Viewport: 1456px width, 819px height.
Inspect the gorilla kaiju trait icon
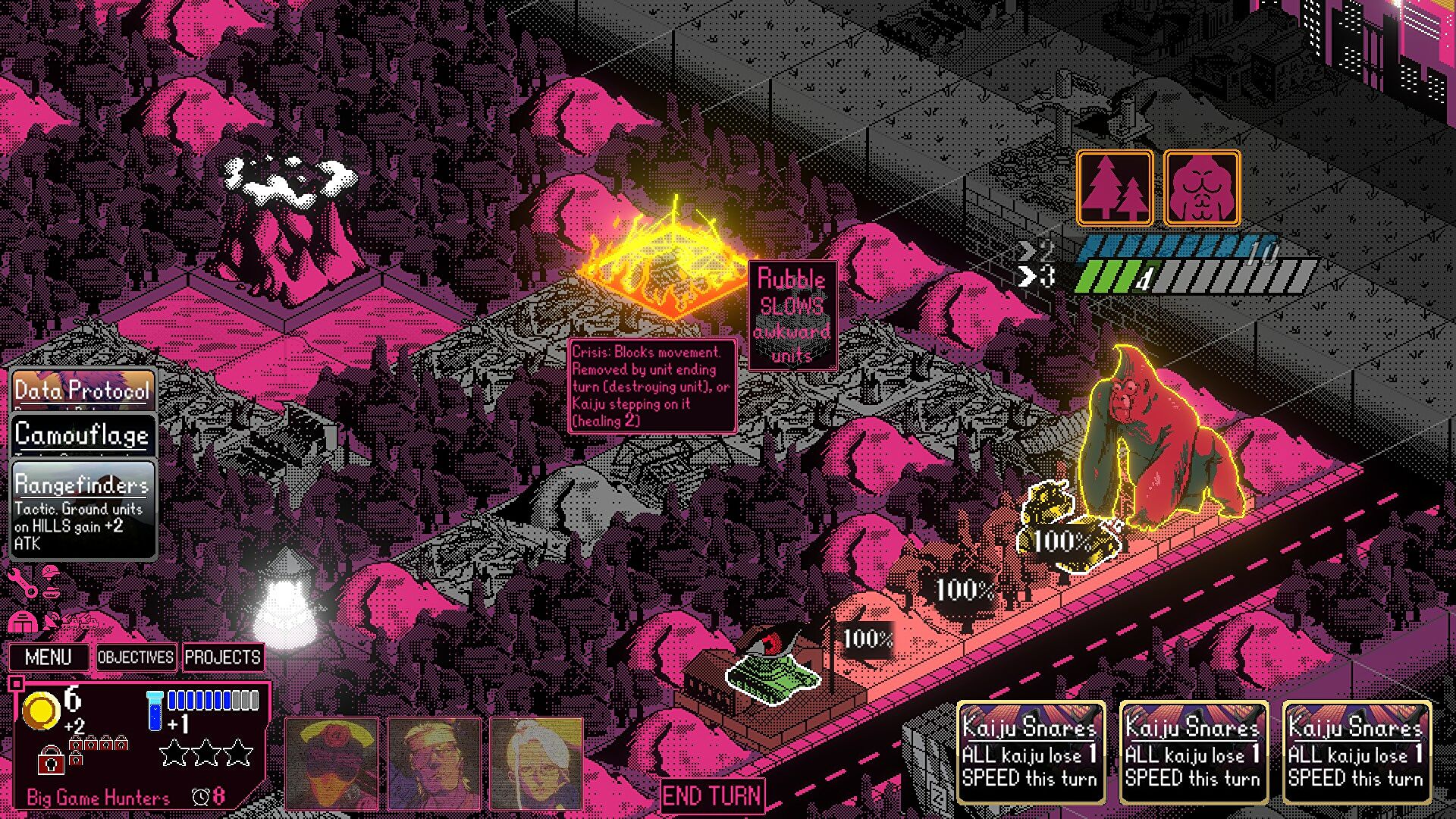(1201, 188)
